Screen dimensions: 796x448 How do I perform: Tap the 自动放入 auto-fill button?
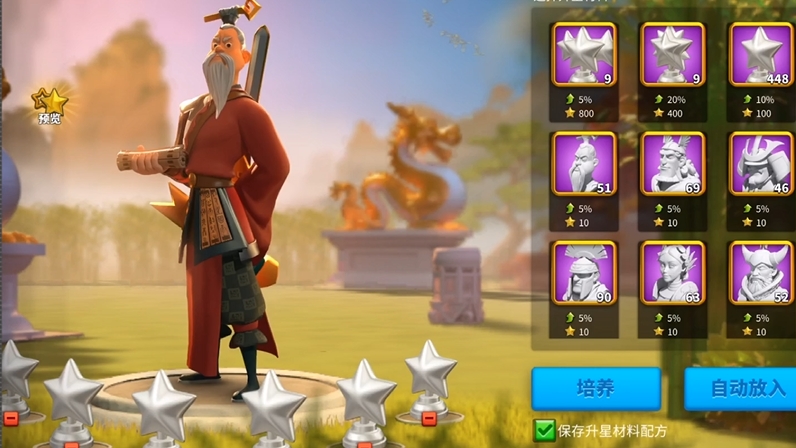(741, 388)
